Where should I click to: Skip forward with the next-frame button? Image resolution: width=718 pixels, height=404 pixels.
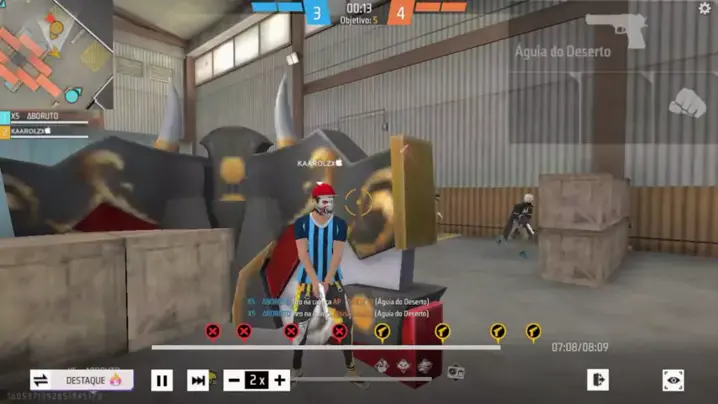(x=198, y=380)
